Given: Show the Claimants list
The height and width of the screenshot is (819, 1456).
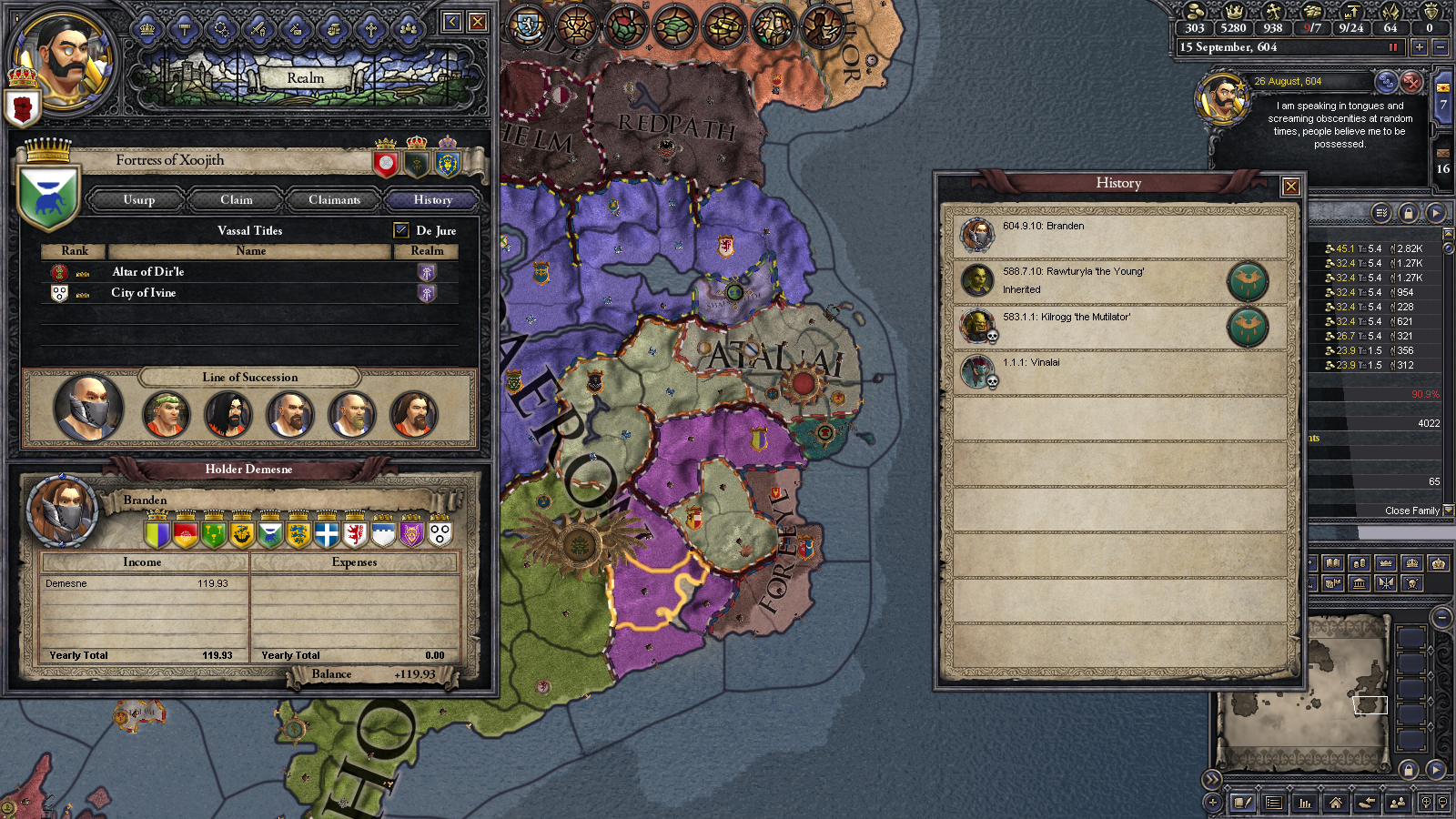Looking at the screenshot, I should pyautogui.click(x=334, y=200).
